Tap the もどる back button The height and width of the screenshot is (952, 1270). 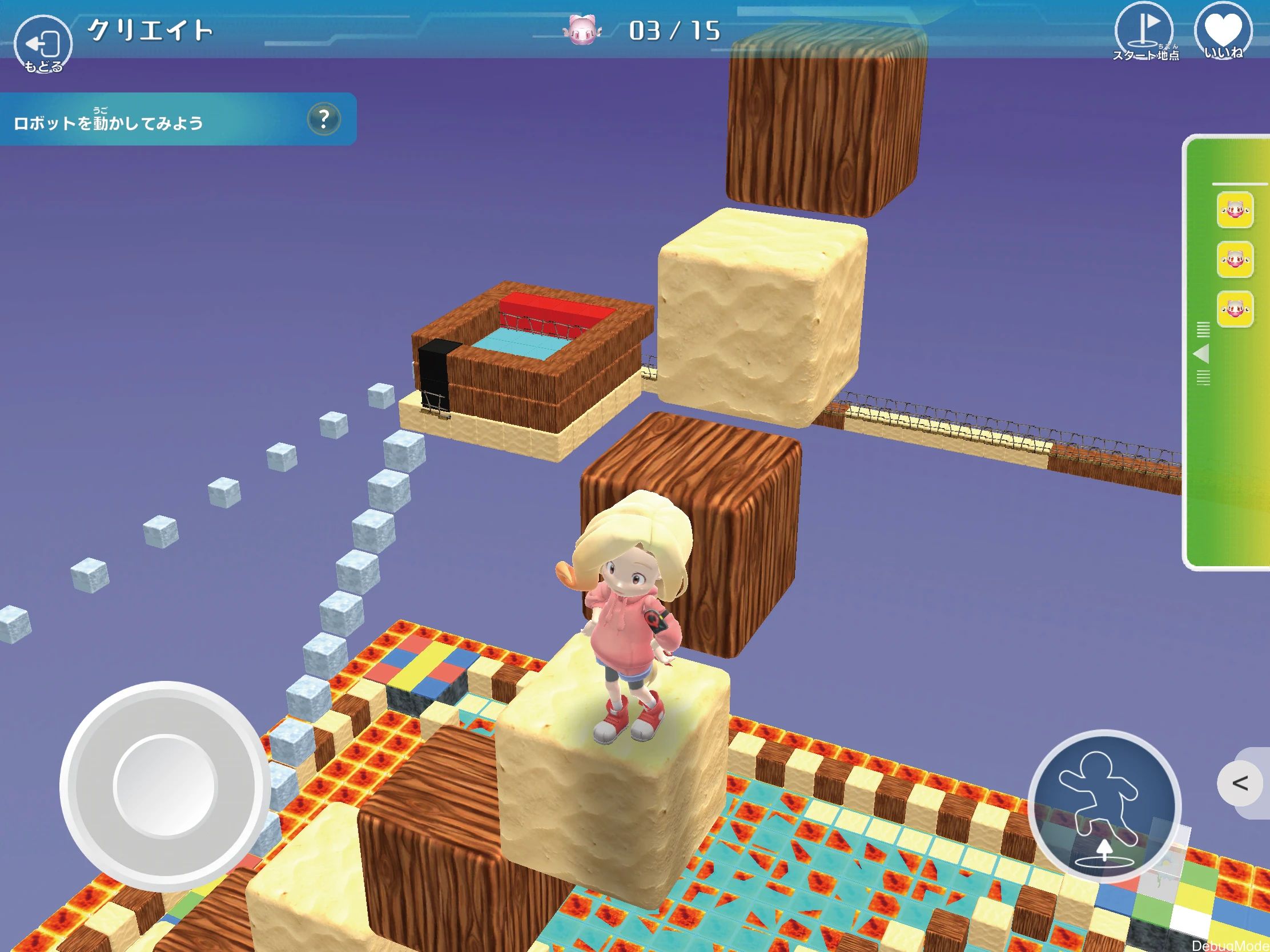pyautogui.click(x=43, y=45)
